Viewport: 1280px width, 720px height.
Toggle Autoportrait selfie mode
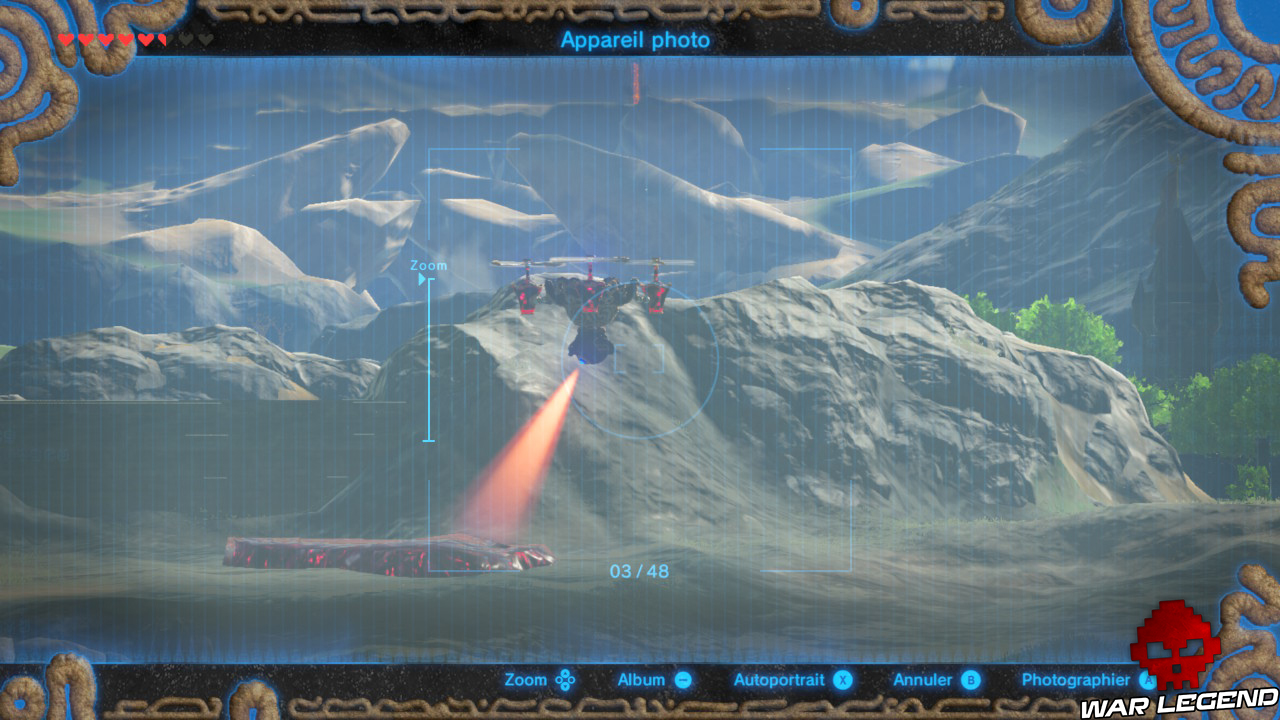click(779, 679)
